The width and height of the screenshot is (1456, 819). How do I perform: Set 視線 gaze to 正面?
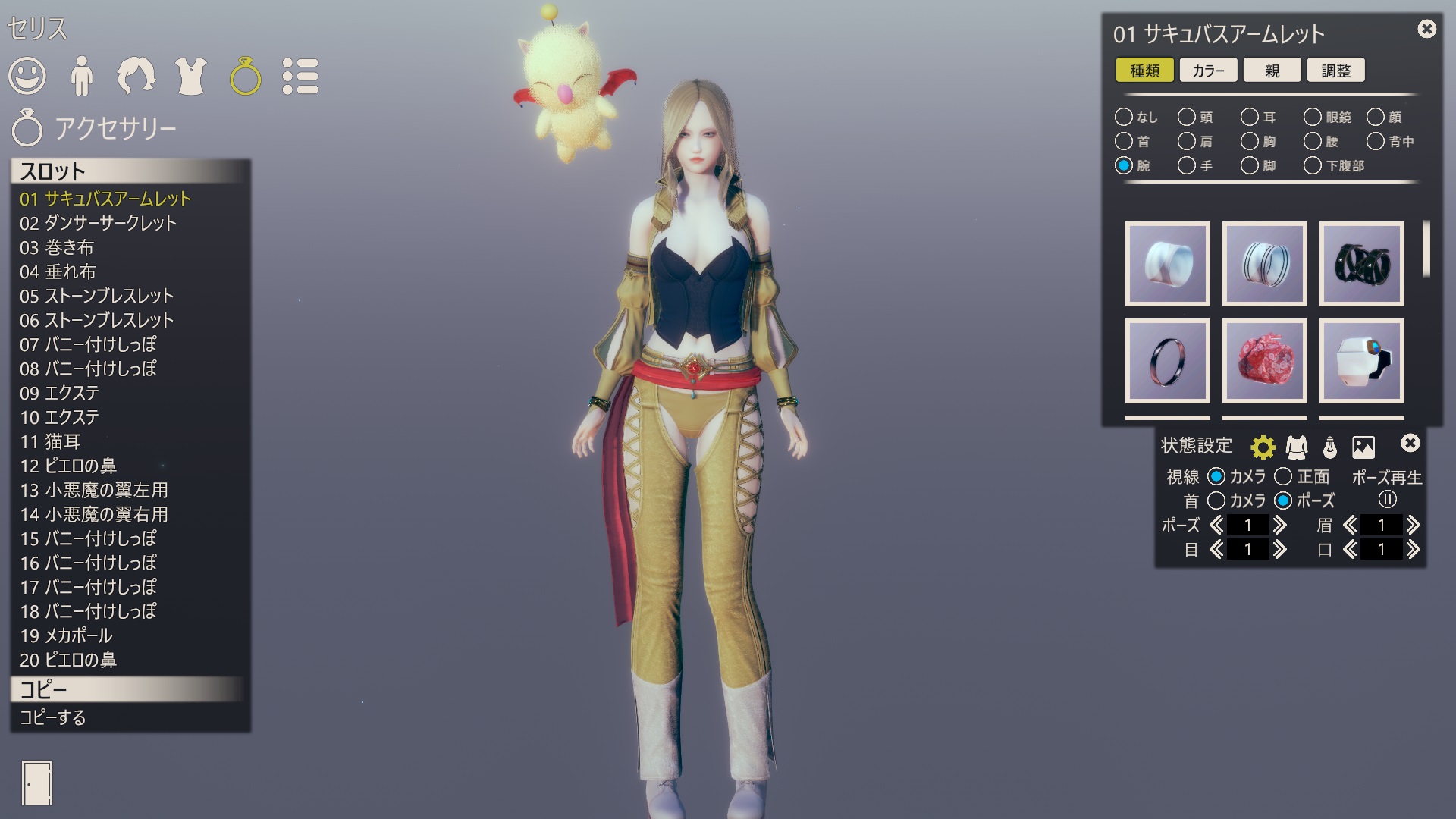tap(1283, 476)
